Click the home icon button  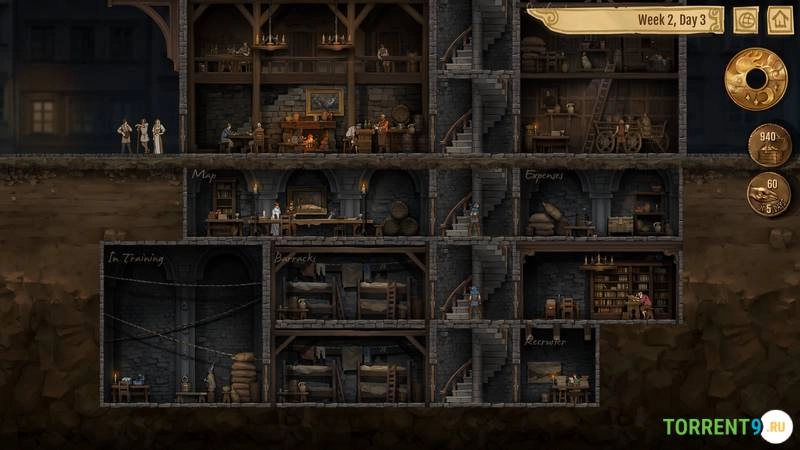780,20
